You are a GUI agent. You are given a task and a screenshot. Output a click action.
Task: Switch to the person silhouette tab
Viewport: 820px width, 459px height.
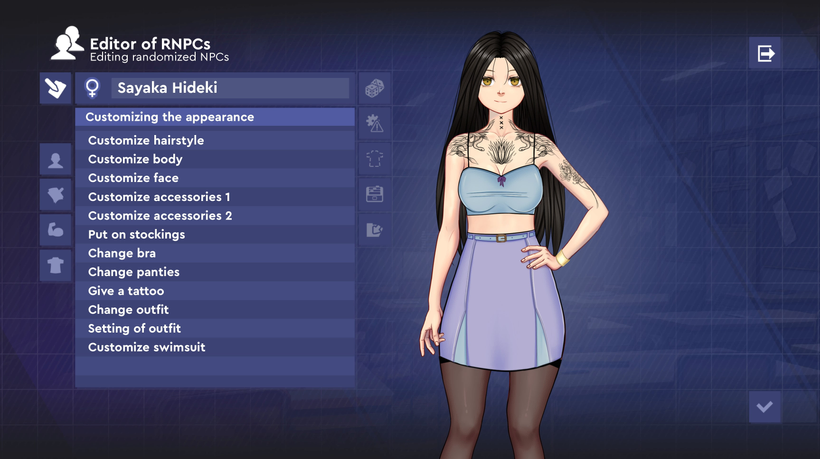click(x=55, y=159)
